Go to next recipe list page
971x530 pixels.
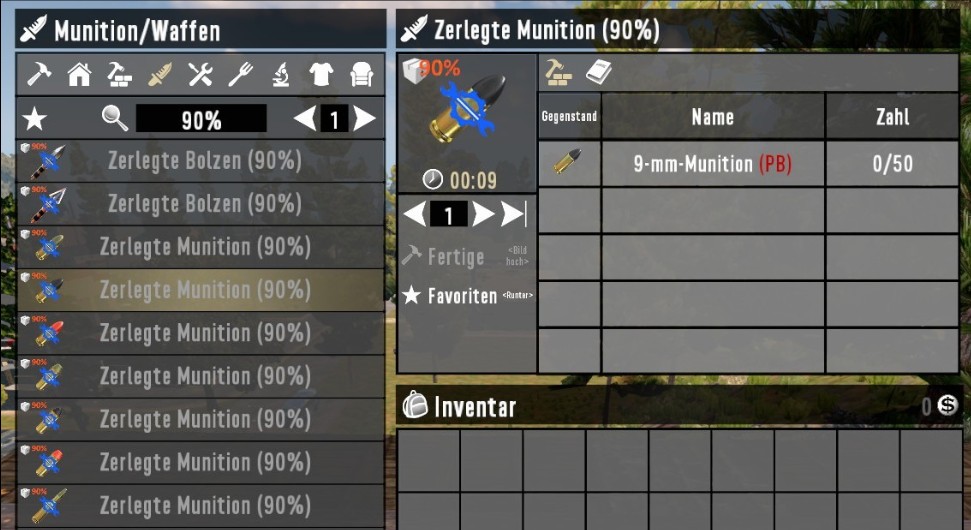click(x=365, y=120)
